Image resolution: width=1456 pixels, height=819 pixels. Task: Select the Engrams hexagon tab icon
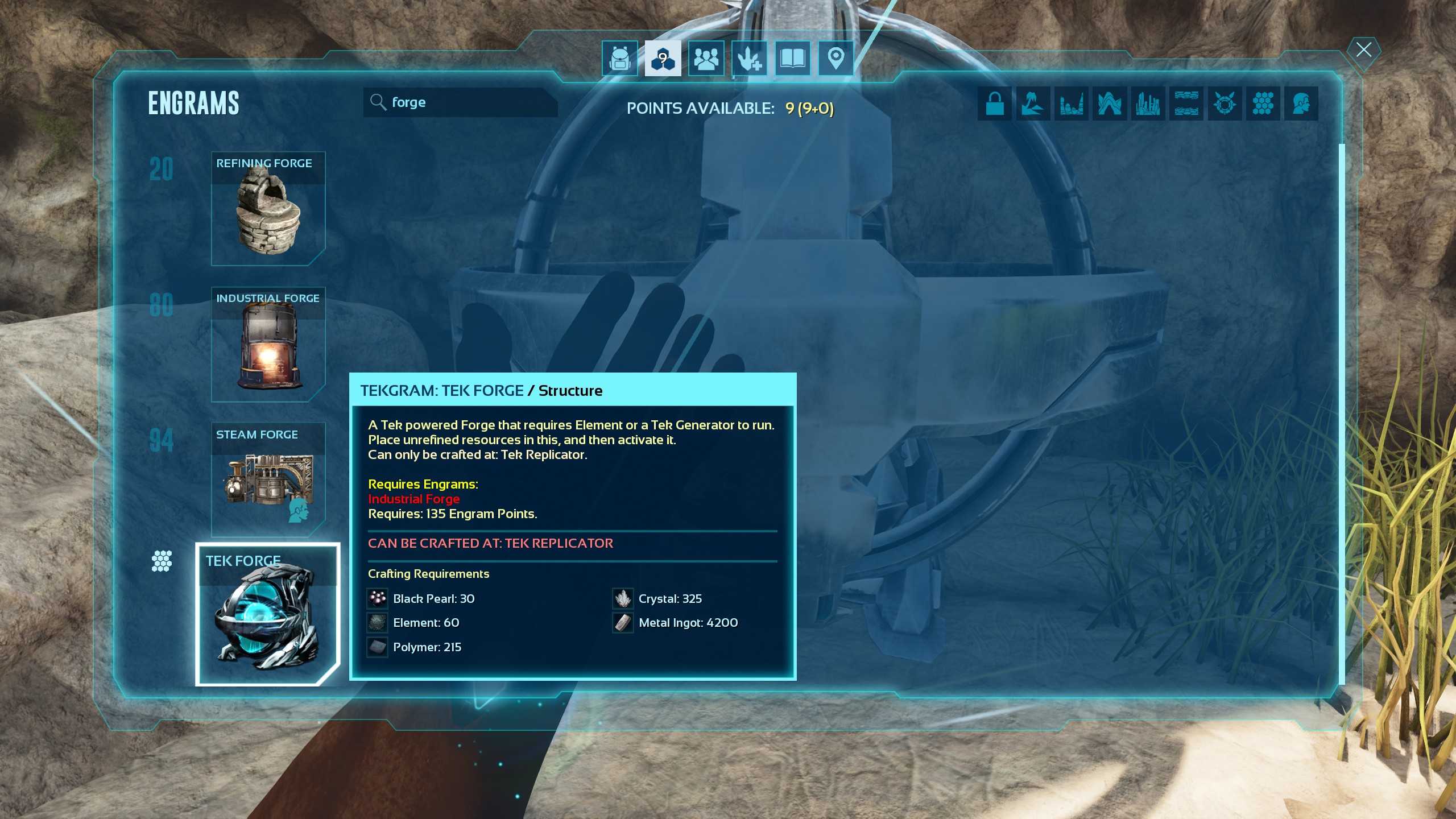tap(663, 57)
